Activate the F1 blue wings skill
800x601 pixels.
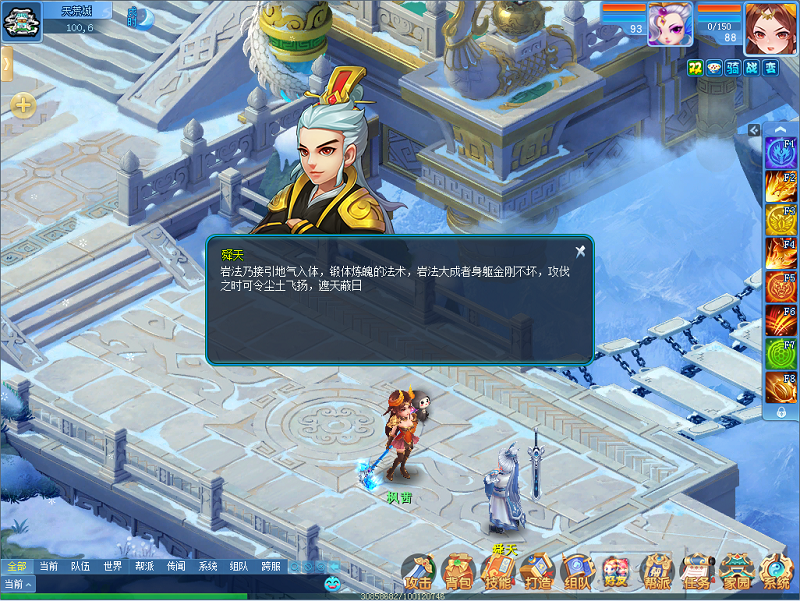(x=779, y=153)
